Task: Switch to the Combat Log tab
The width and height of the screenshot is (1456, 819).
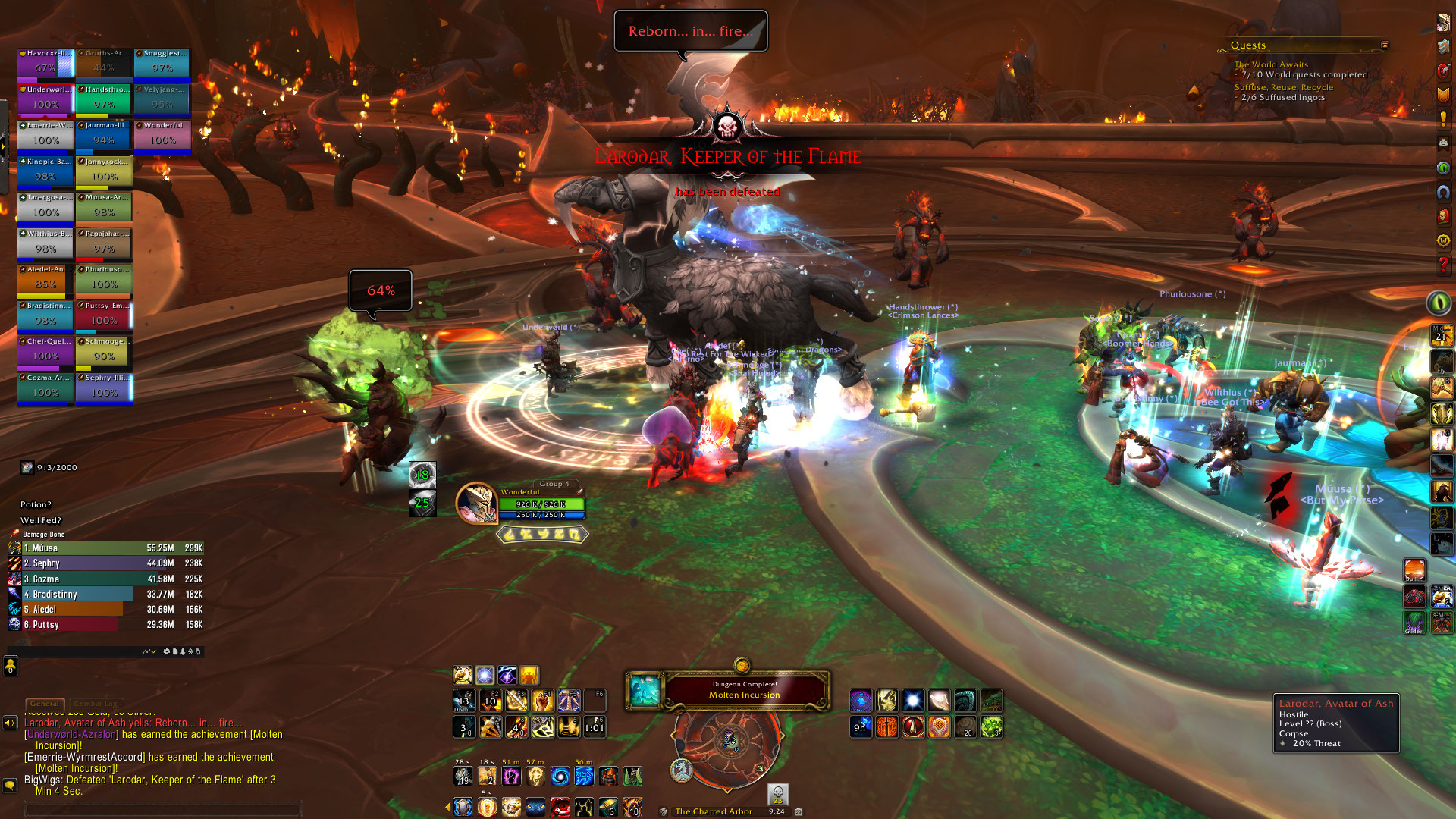Action: click(95, 704)
